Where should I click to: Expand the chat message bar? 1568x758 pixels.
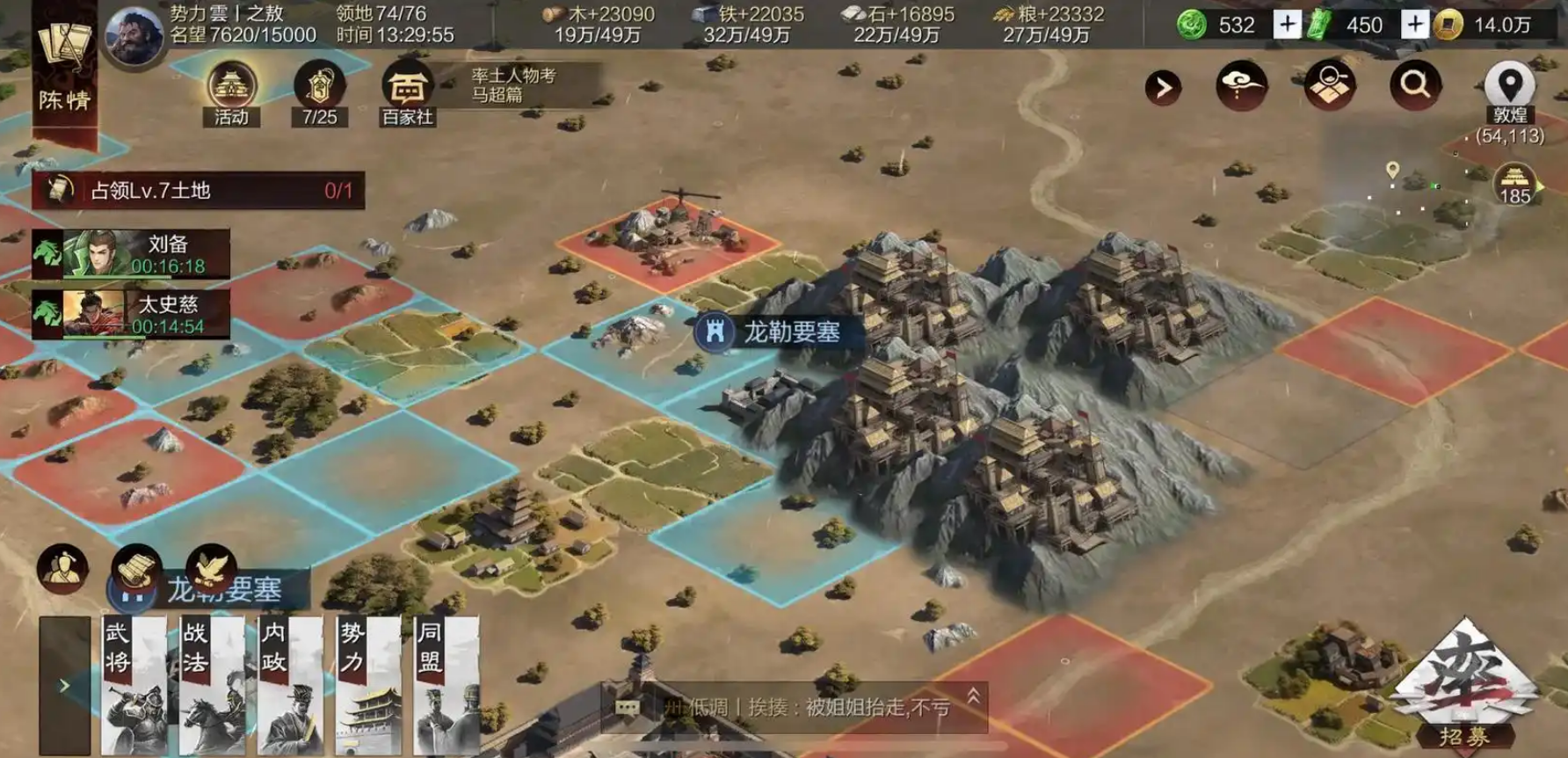point(974,697)
